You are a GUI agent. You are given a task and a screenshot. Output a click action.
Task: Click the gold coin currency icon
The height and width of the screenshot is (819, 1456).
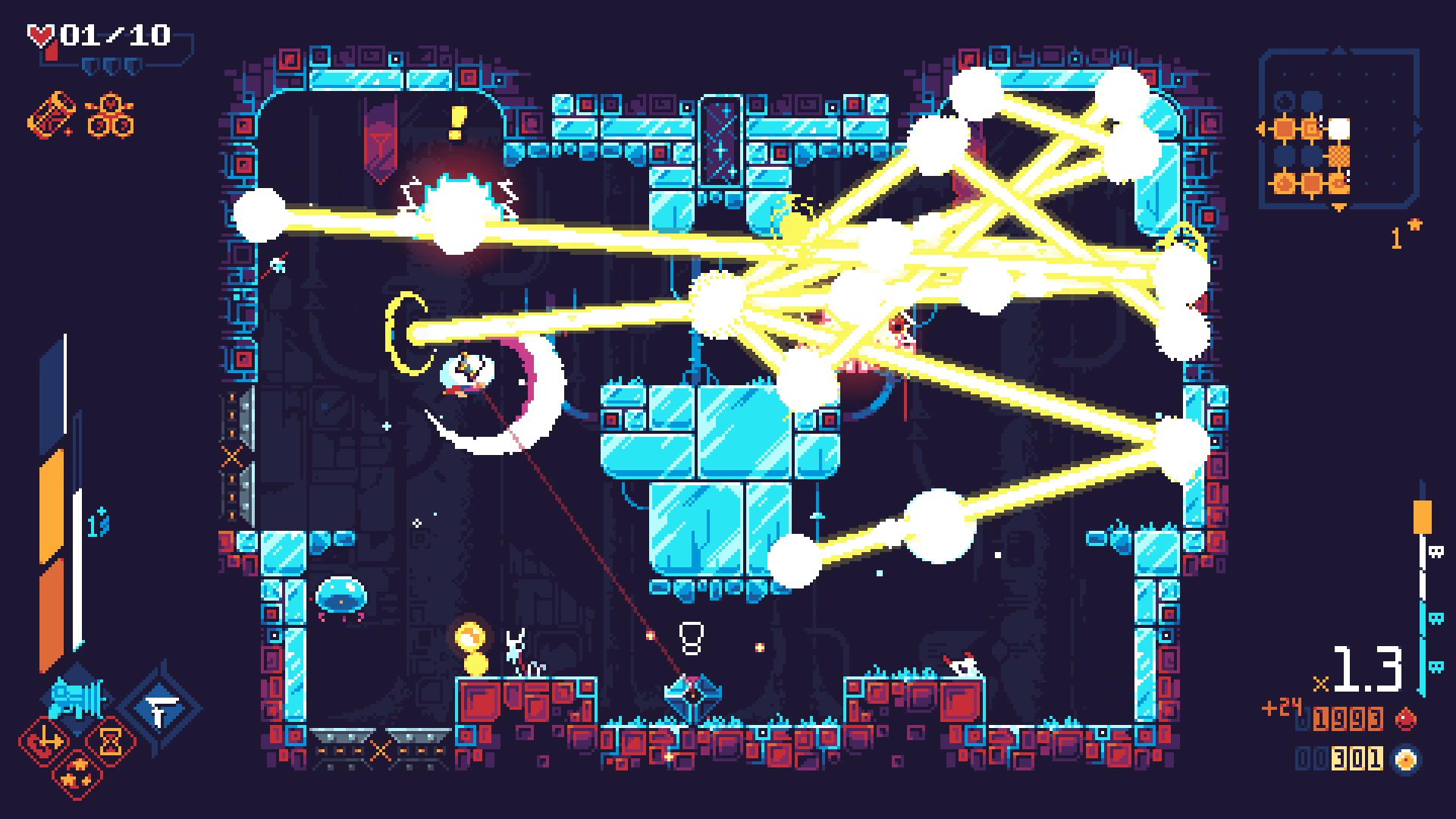(x=1404, y=759)
